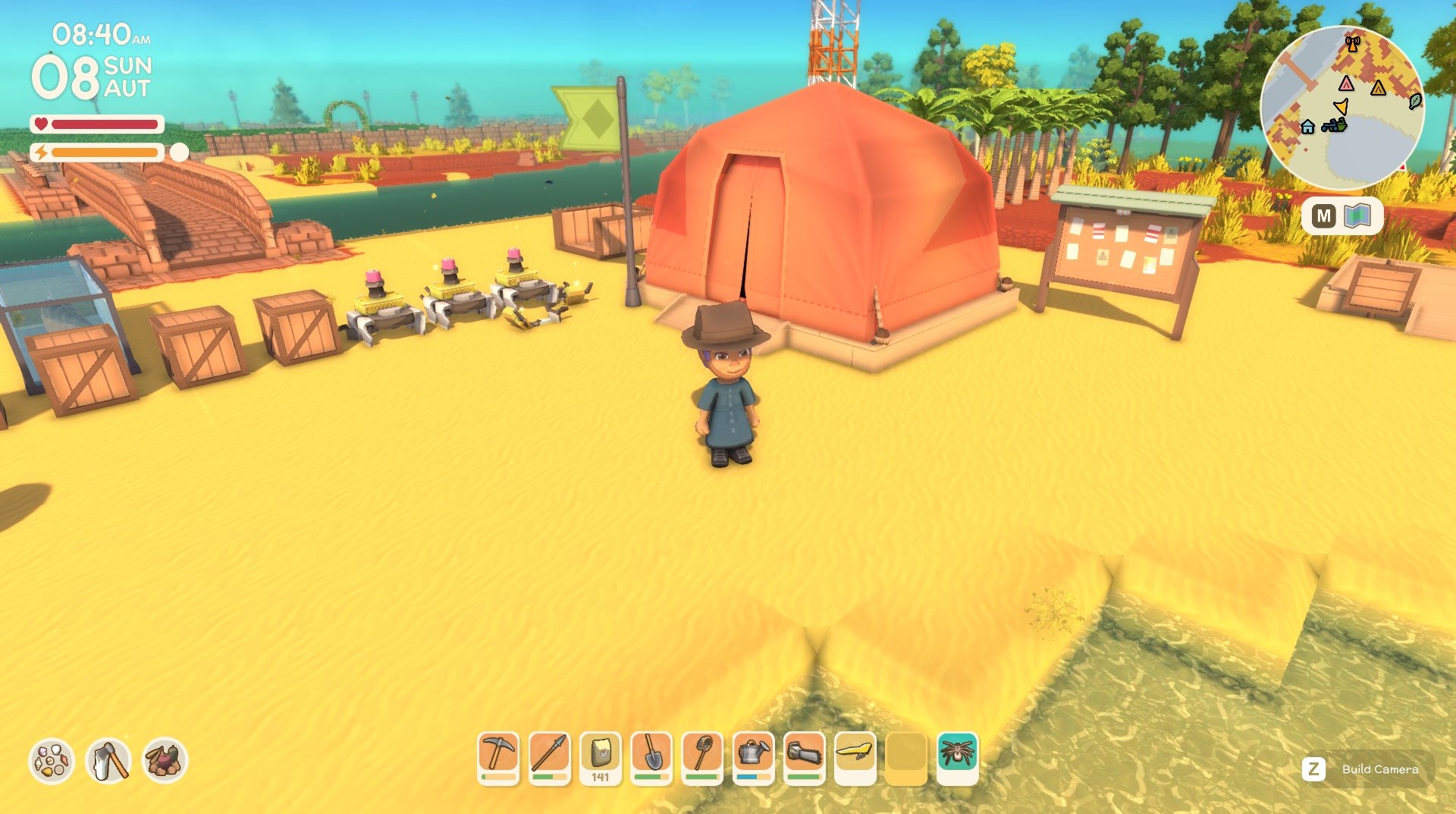The width and height of the screenshot is (1456, 814).
Task: Equip the chainsaw from the hotbar
Action: point(804,756)
